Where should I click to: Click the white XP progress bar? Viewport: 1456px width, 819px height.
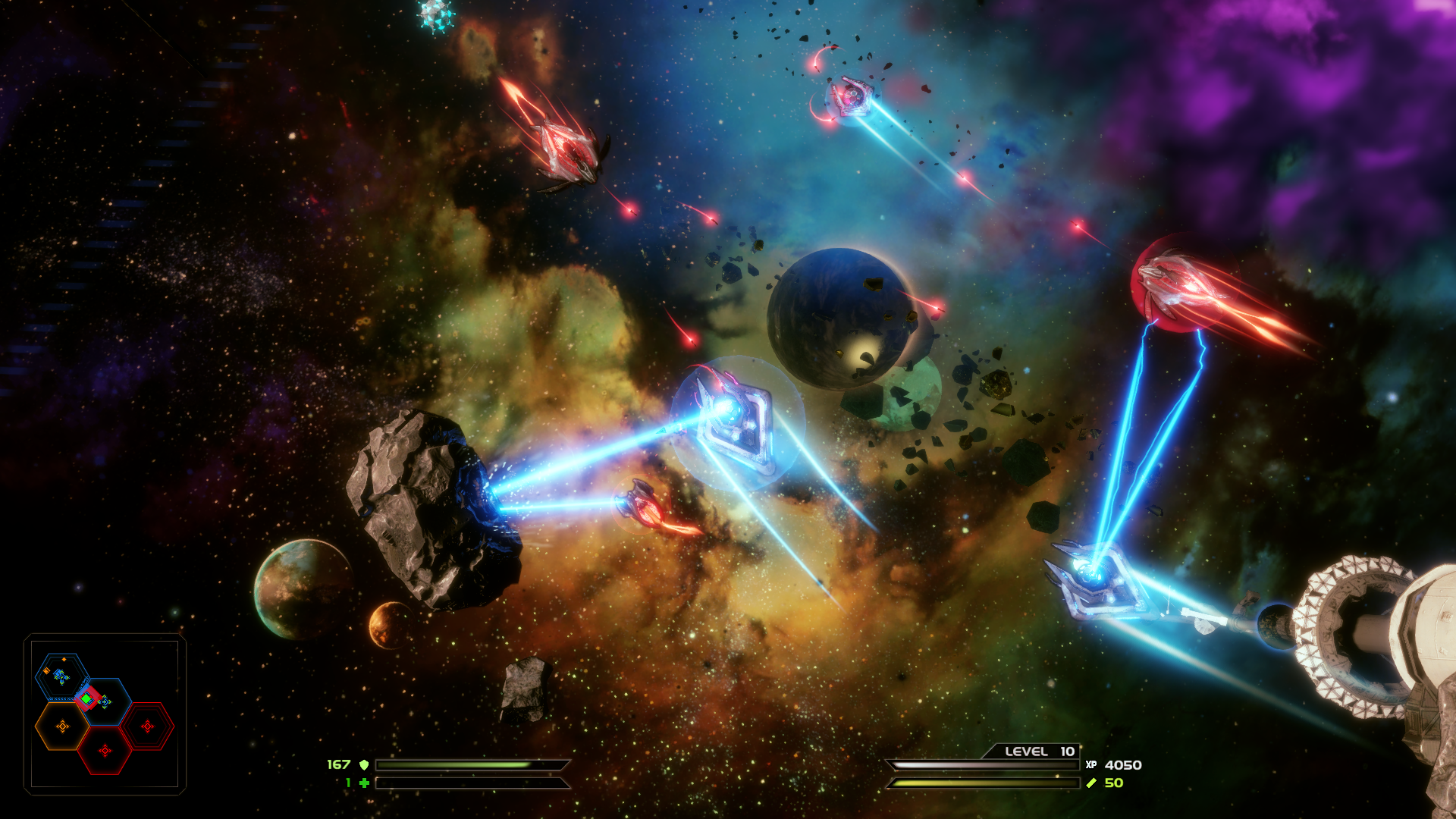984,764
